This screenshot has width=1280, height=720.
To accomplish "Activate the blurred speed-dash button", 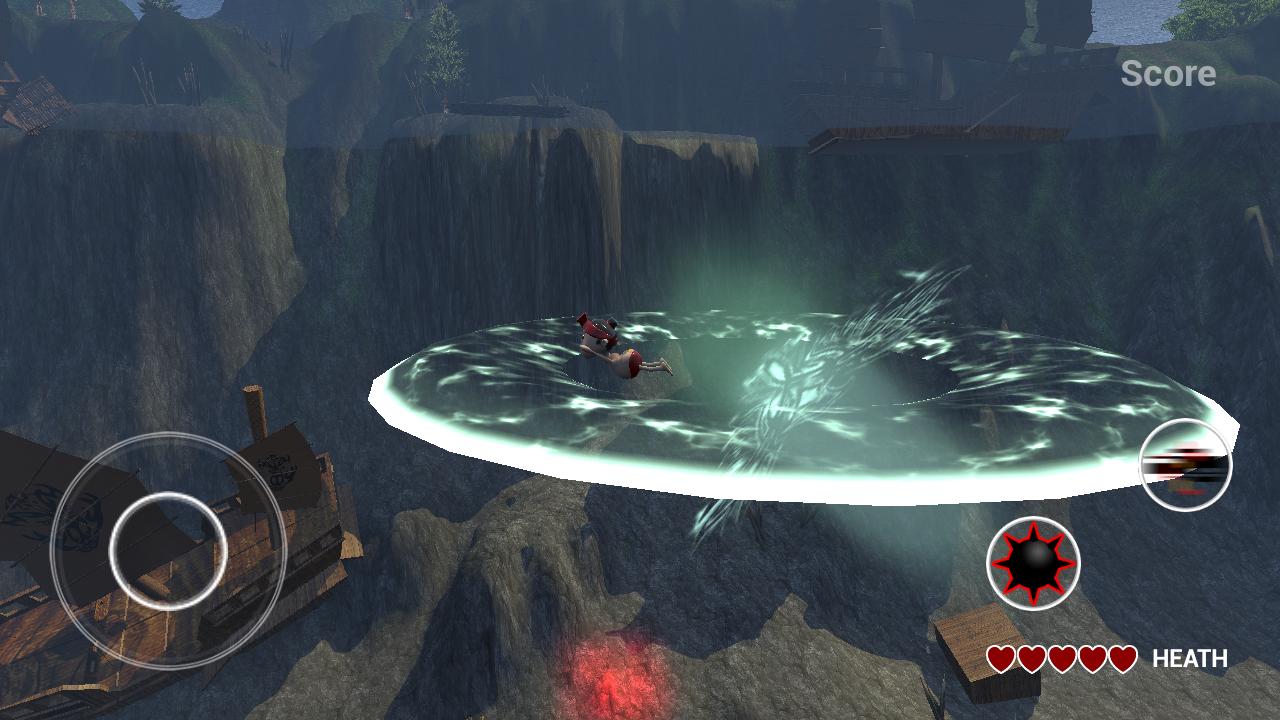I will (1186, 466).
